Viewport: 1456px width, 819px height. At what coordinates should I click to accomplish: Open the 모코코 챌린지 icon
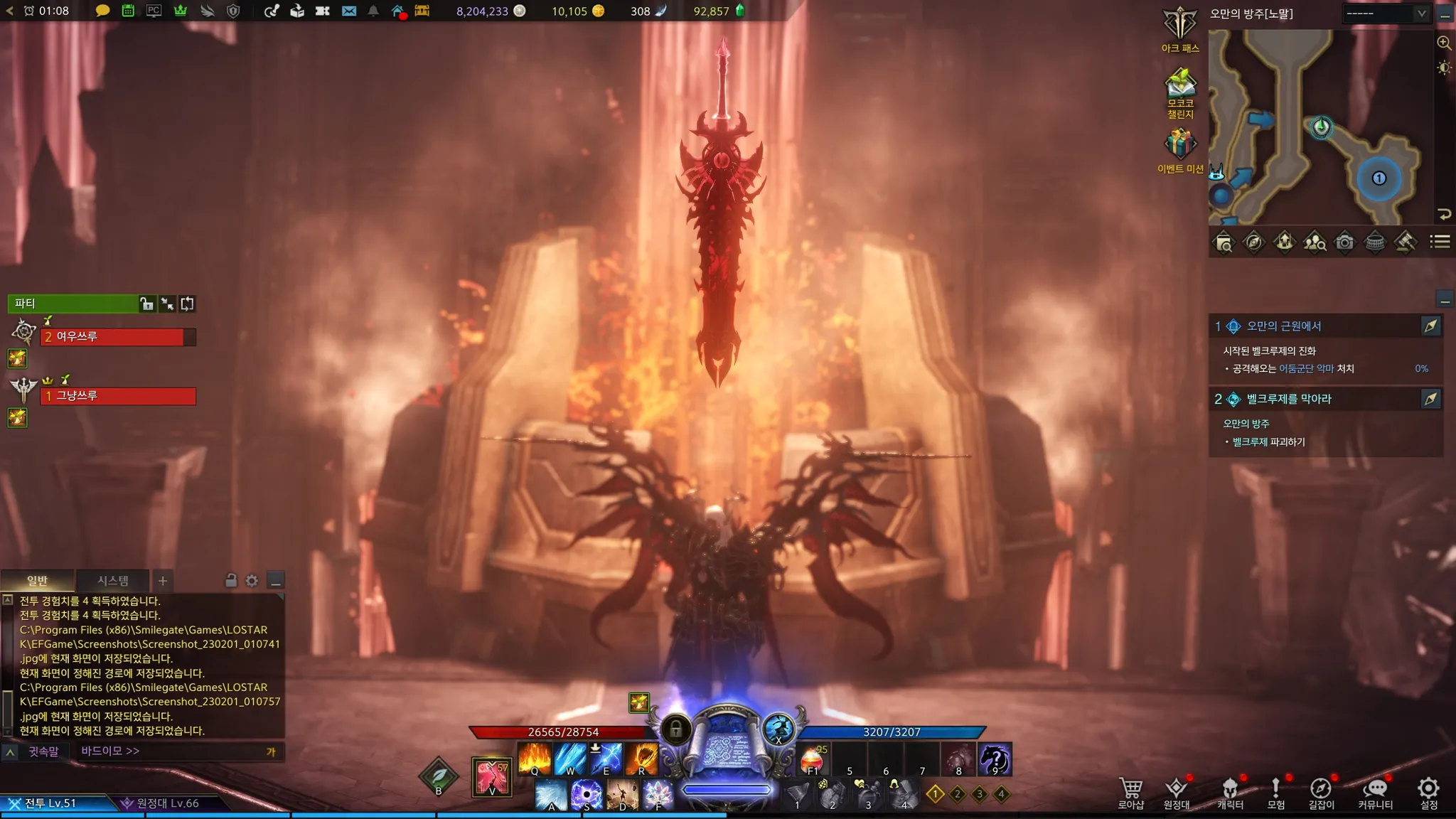click(1180, 92)
